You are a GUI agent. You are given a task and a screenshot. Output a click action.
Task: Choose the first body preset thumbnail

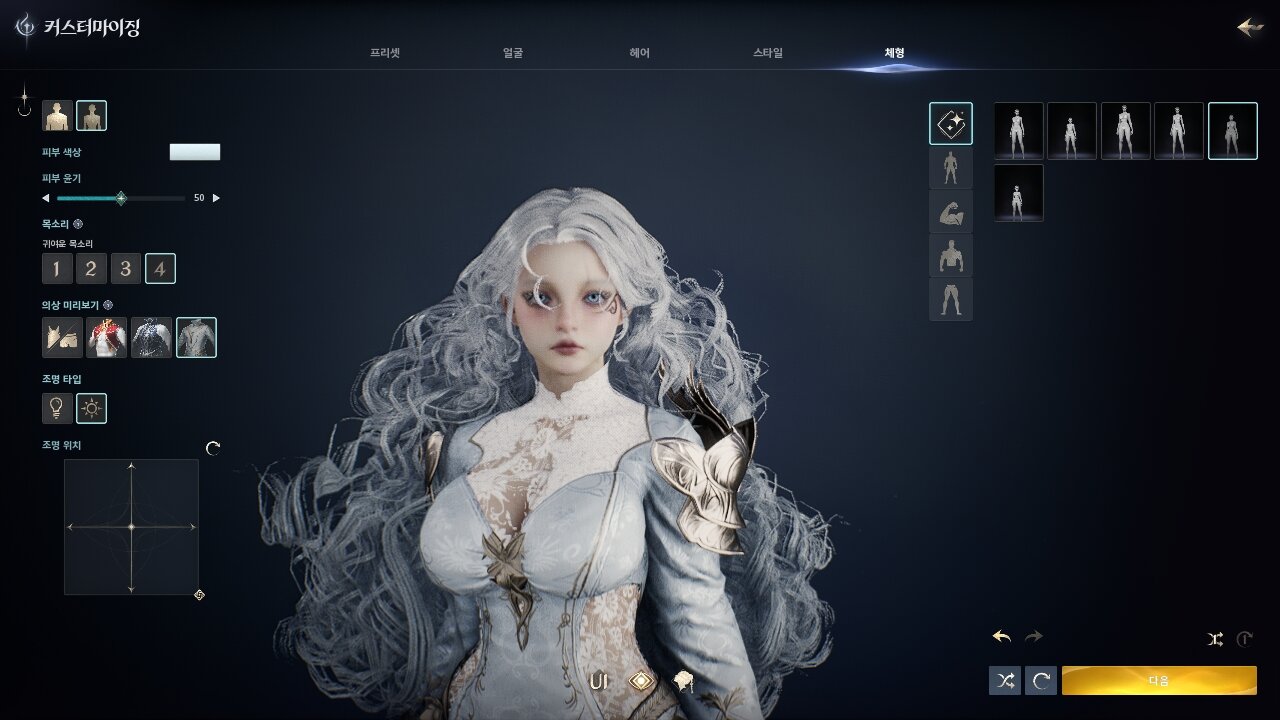coord(1018,131)
